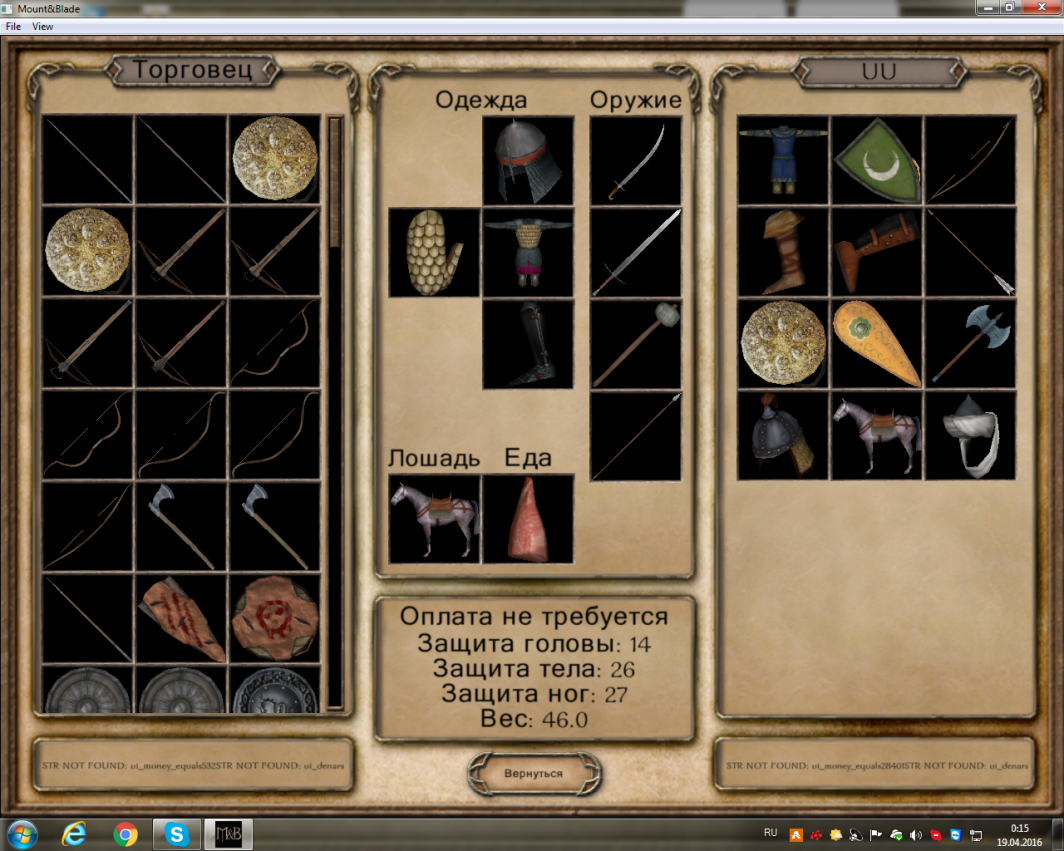1064x851 pixels.
Task: Select the equipped war hammer slot
Action: pos(636,344)
